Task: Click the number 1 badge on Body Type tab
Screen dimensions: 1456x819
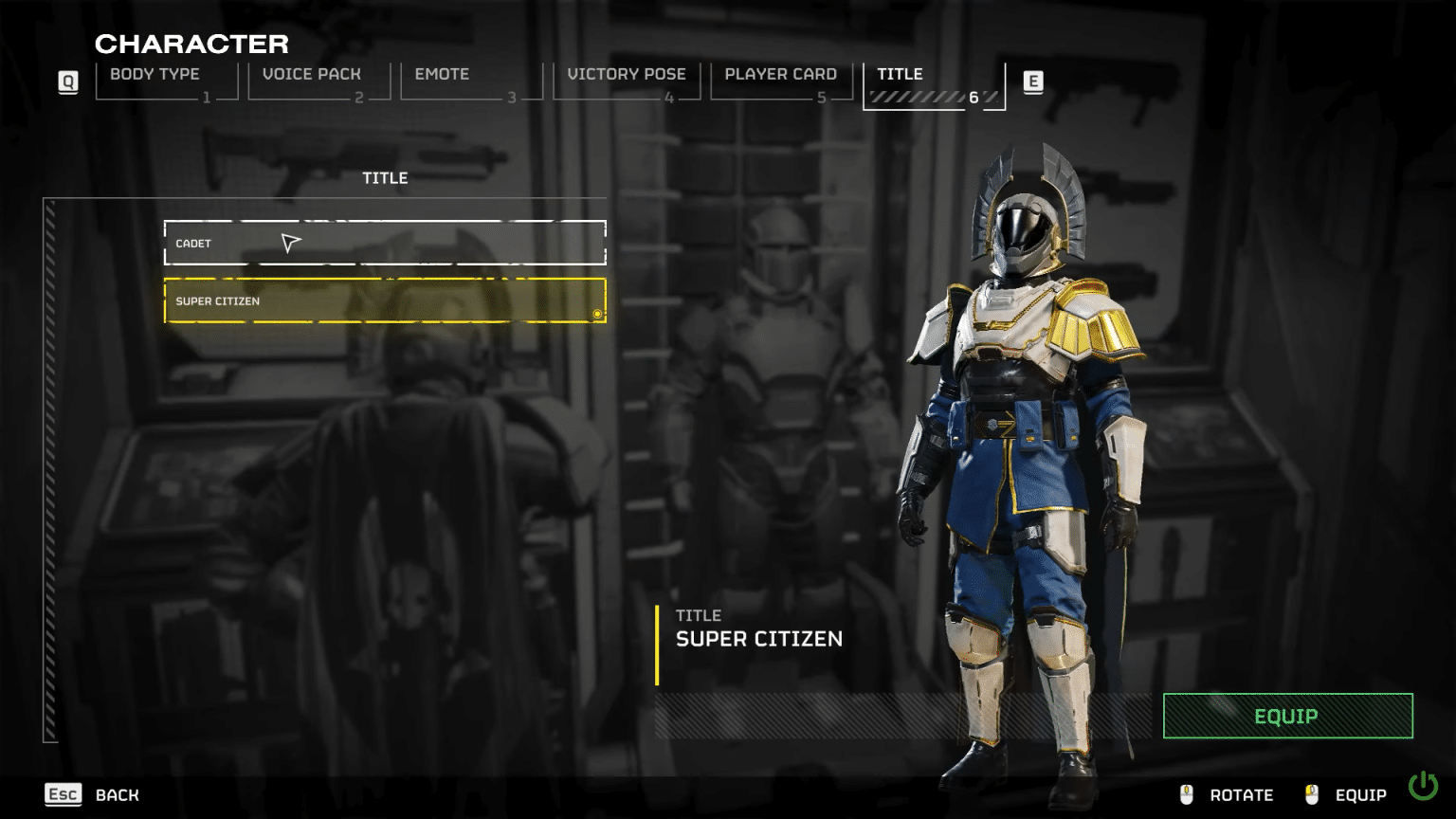Action: (205, 96)
